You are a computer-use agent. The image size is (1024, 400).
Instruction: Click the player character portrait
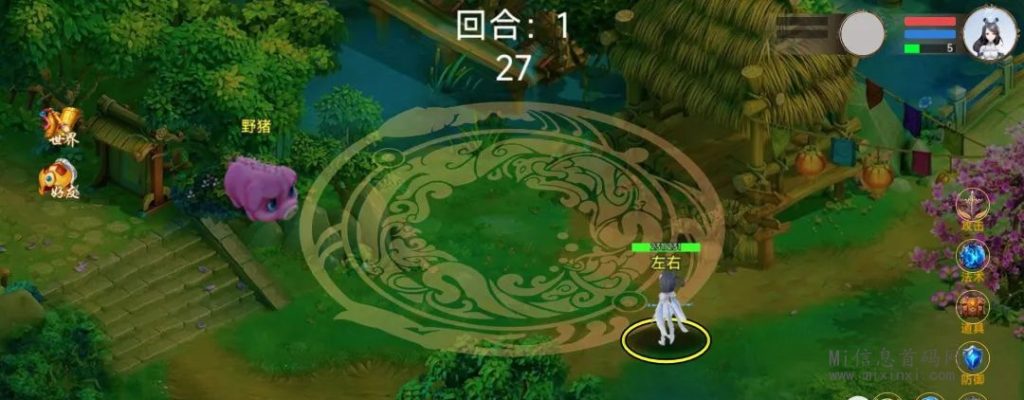[989, 34]
